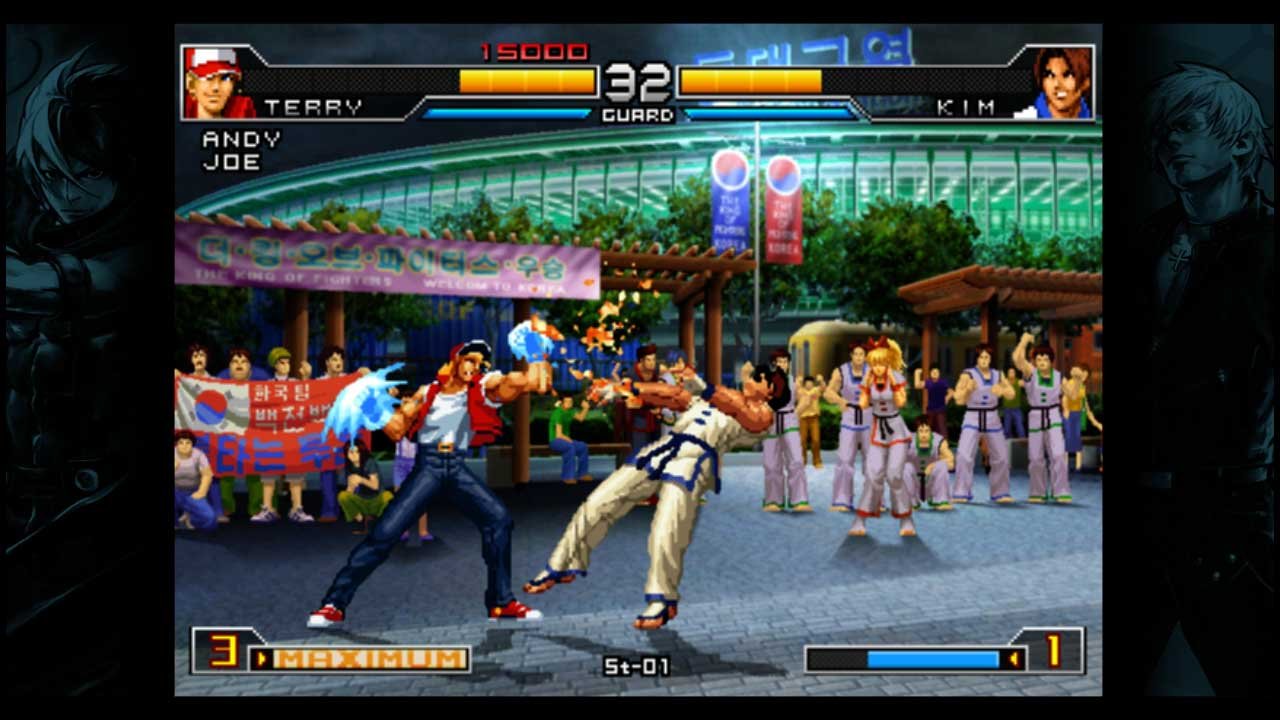
Task: Select Joe in the team list
Action: click(231, 161)
